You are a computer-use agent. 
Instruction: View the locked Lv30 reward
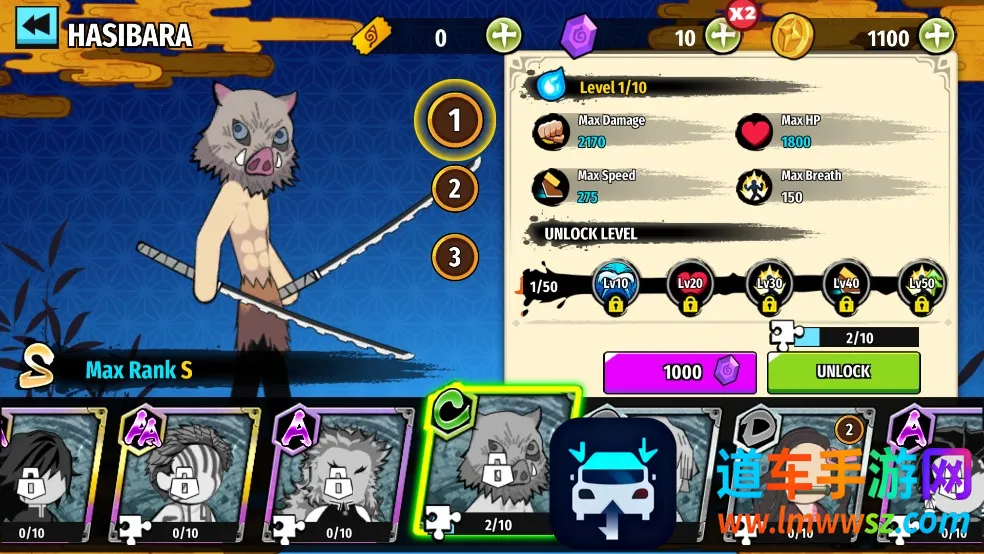tap(768, 285)
